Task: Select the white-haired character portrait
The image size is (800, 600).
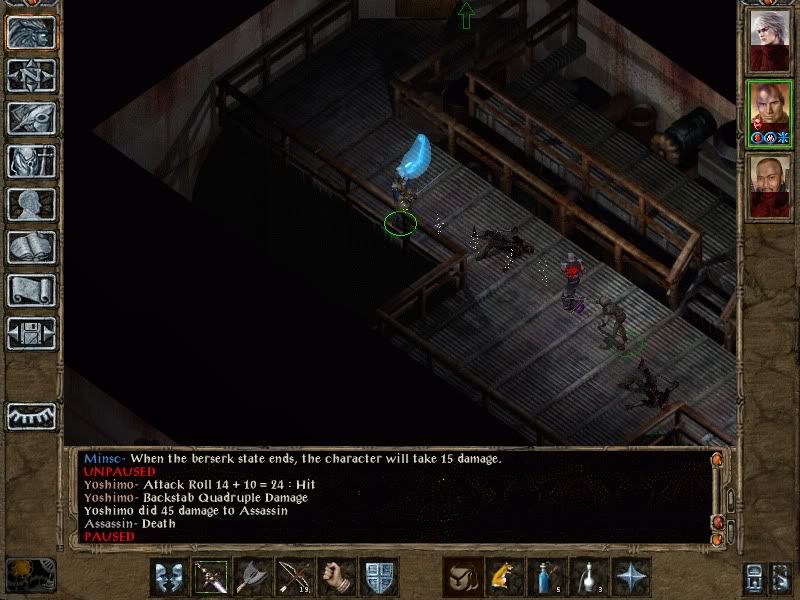Action: 770,42
